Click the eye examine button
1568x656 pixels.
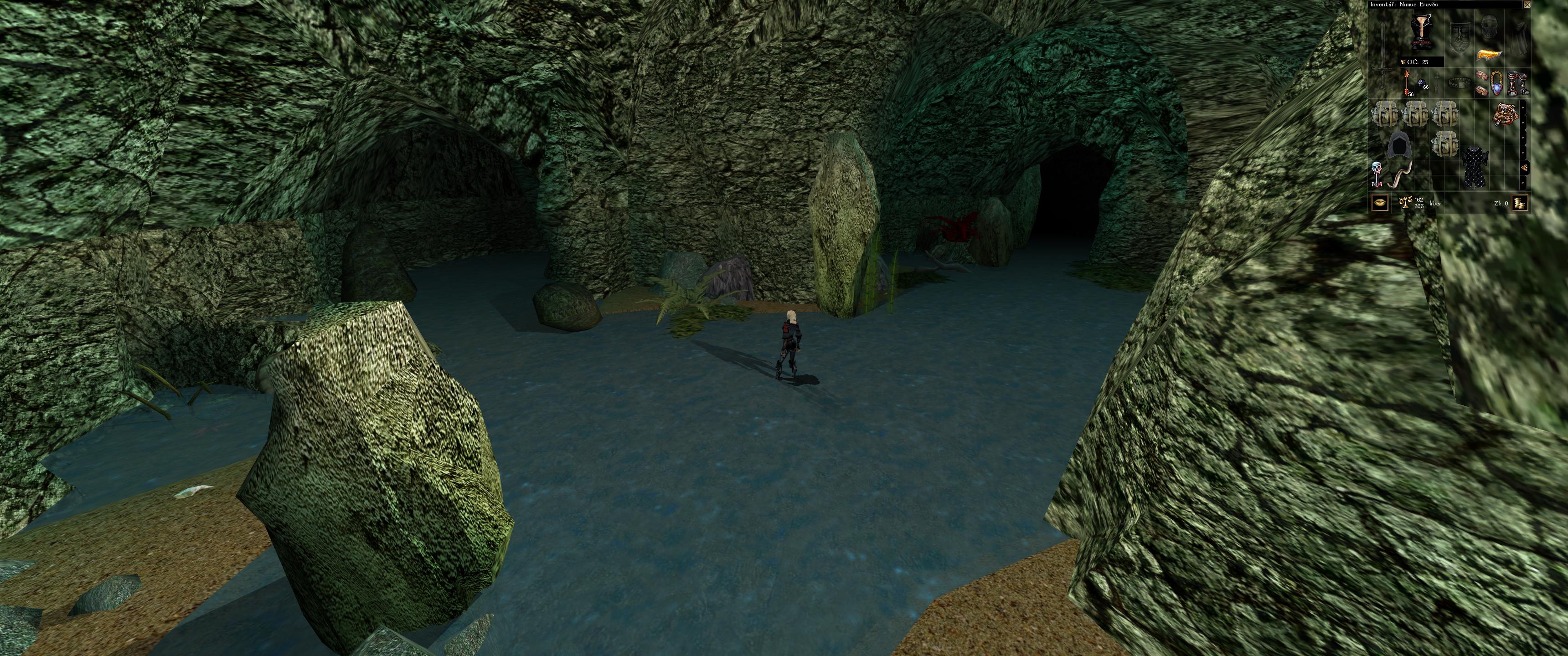tap(1379, 202)
